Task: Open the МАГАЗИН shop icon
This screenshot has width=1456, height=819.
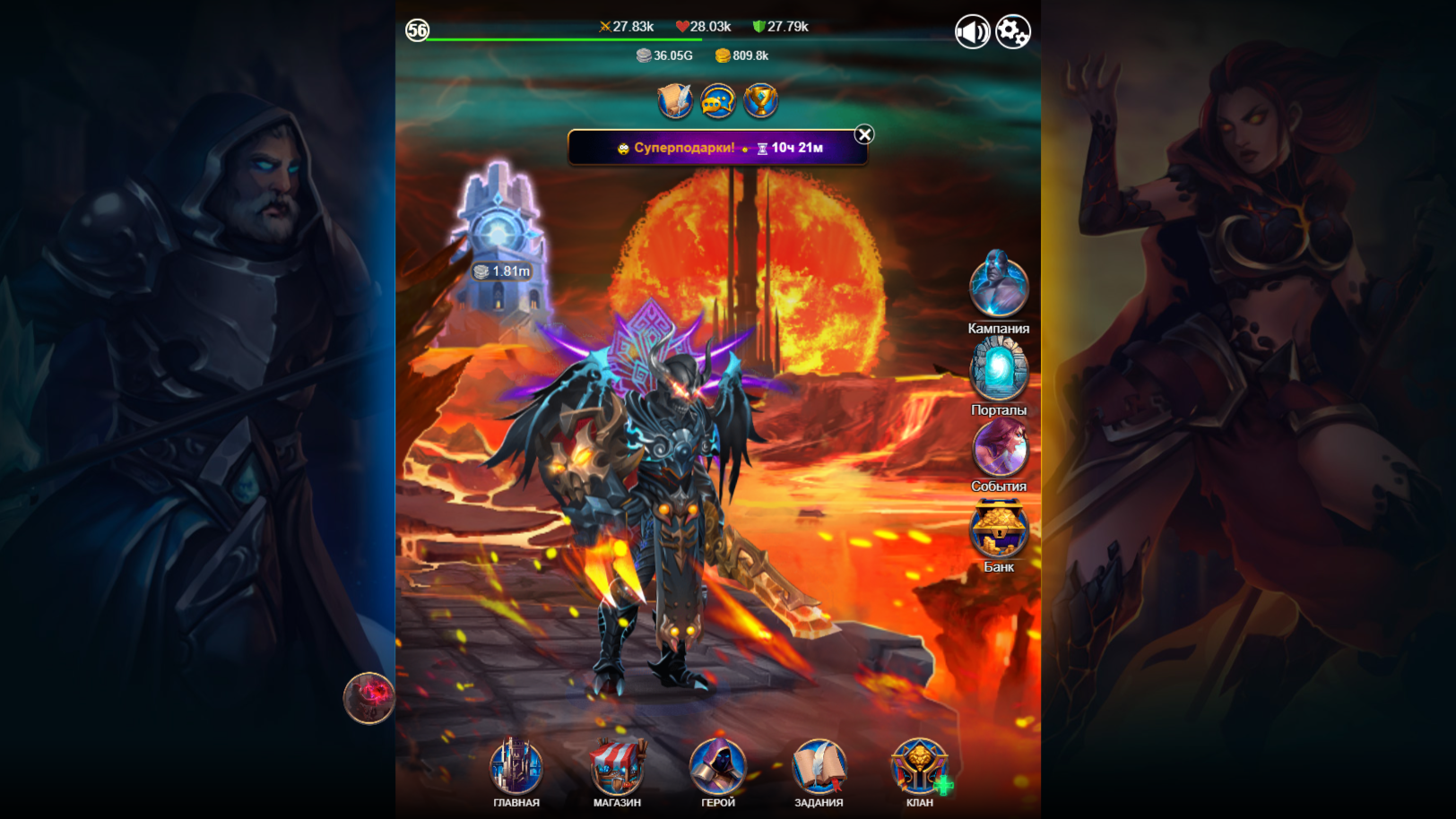Action: [614, 769]
